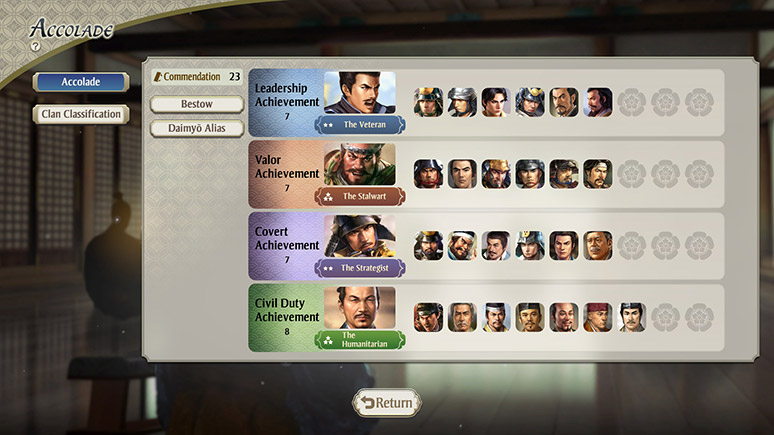Click the help question mark icon
The height and width of the screenshot is (435, 774).
click(35, 46)
